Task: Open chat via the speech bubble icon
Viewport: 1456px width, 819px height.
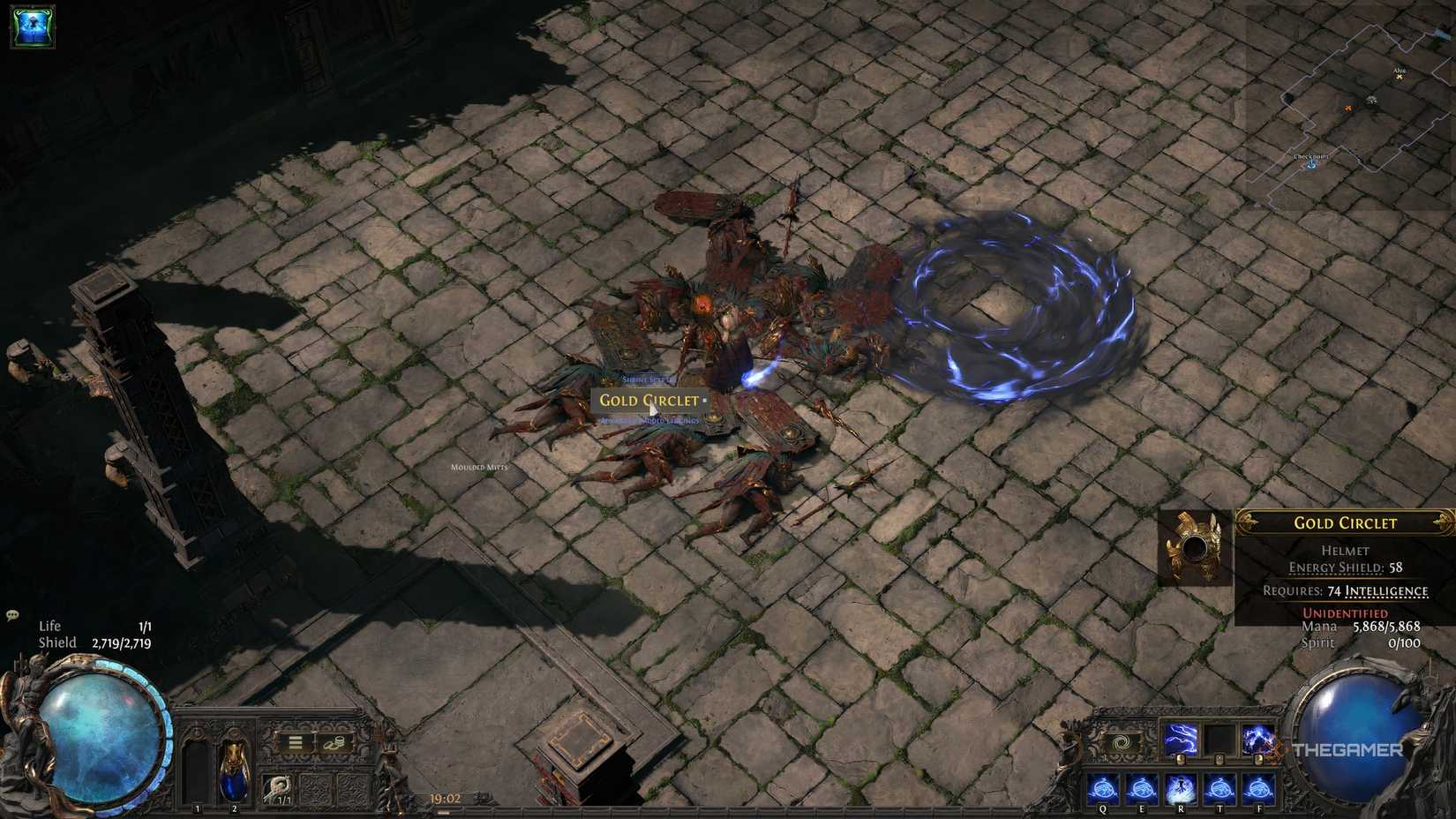Action: 12,612
